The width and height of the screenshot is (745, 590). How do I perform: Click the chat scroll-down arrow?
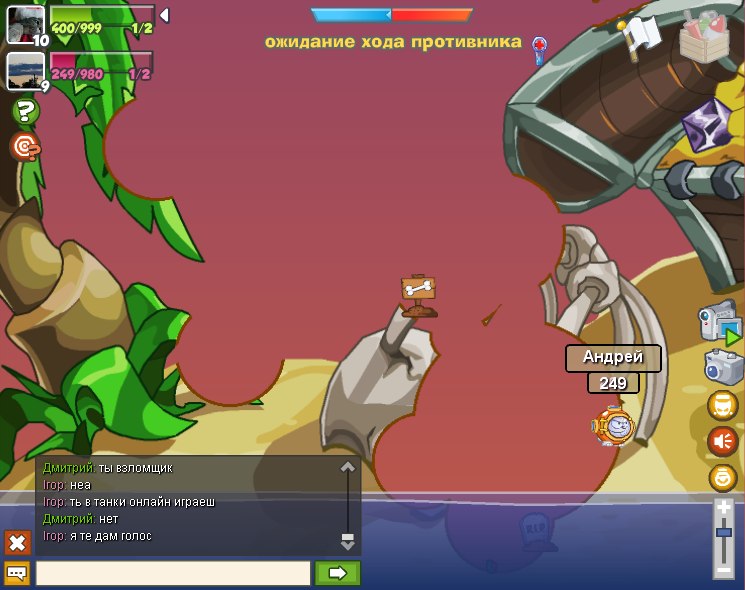[x=348, y=541]
